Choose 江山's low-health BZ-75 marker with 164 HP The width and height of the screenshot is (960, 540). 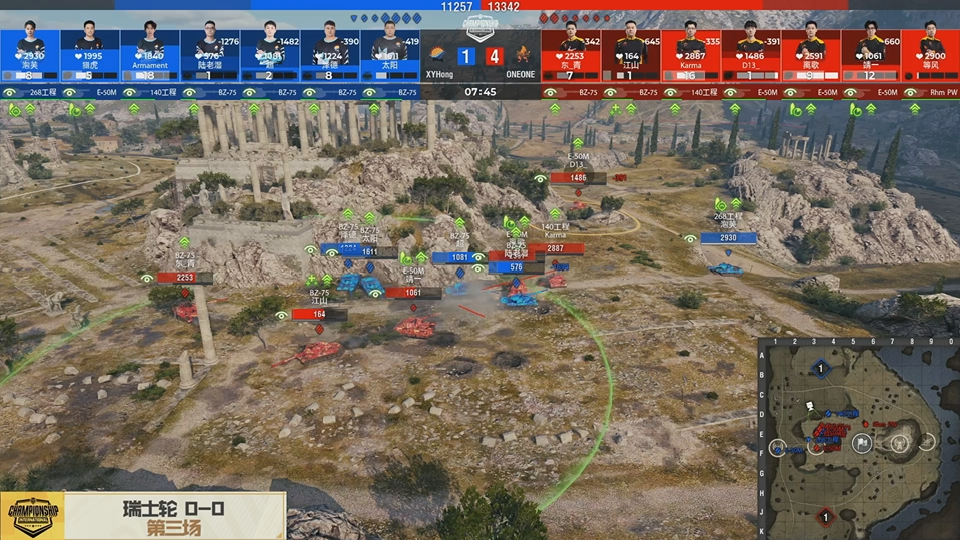[x=319, y=314]
